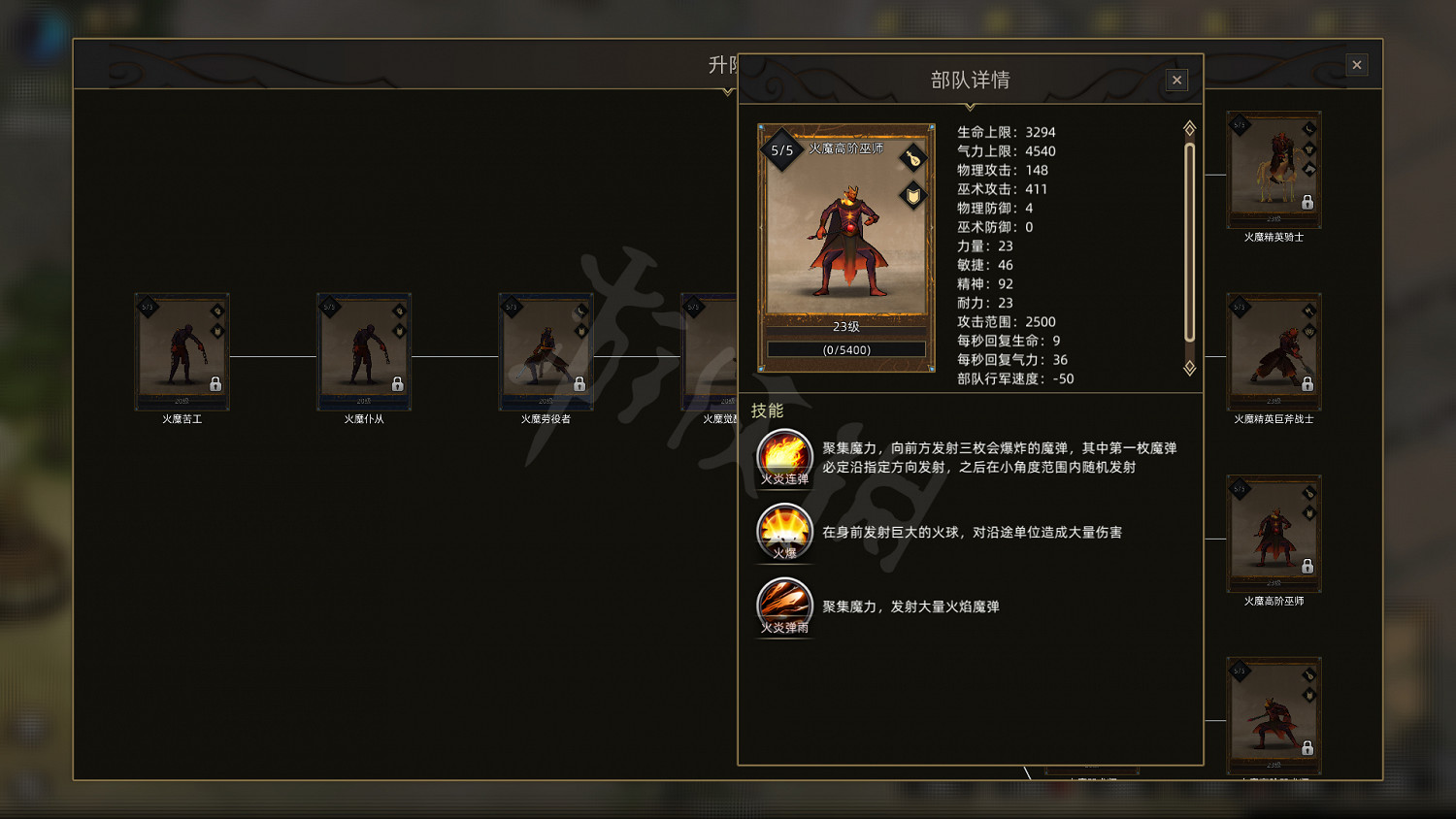The height and width of the screenshot is (819, 1456).
Task: Click the downward double-chevron below the stats list
Action: (1190, 369)
